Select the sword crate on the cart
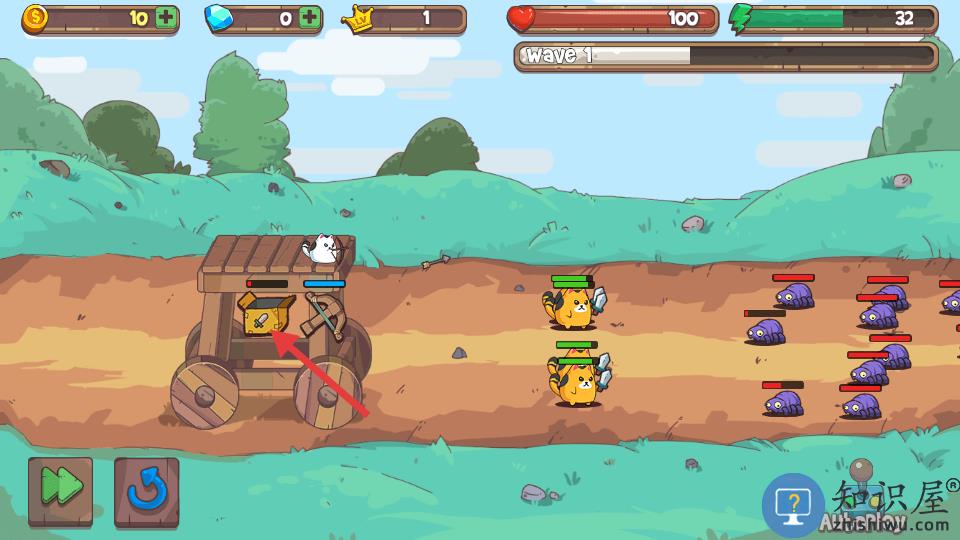The height and width of the screenshot is (540, 960). pos(264,317)
